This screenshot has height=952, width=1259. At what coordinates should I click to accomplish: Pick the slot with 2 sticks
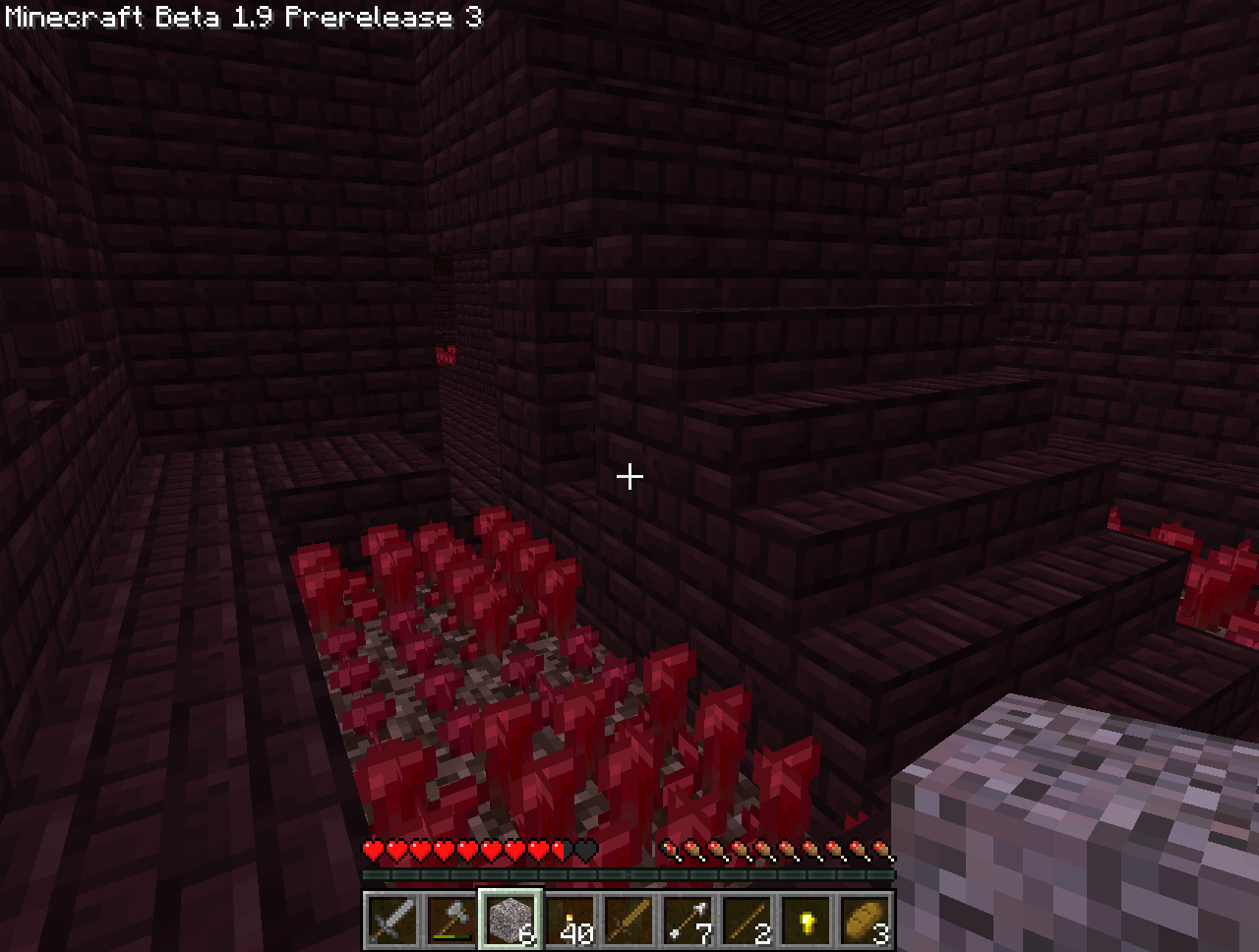[747, 922]
